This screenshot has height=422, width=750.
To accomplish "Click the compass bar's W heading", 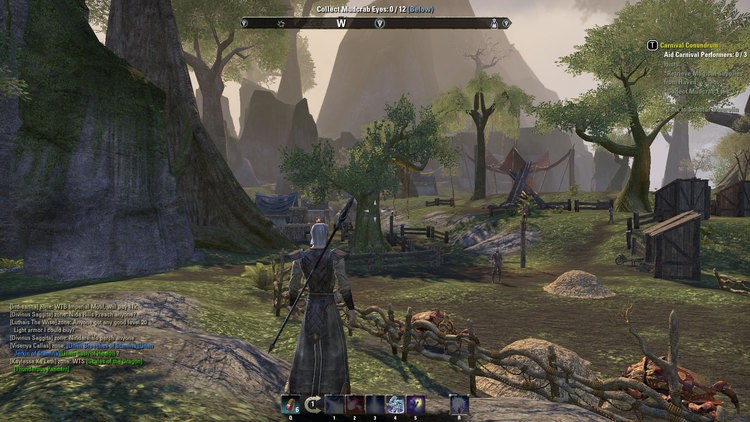I will coord(341,22).
